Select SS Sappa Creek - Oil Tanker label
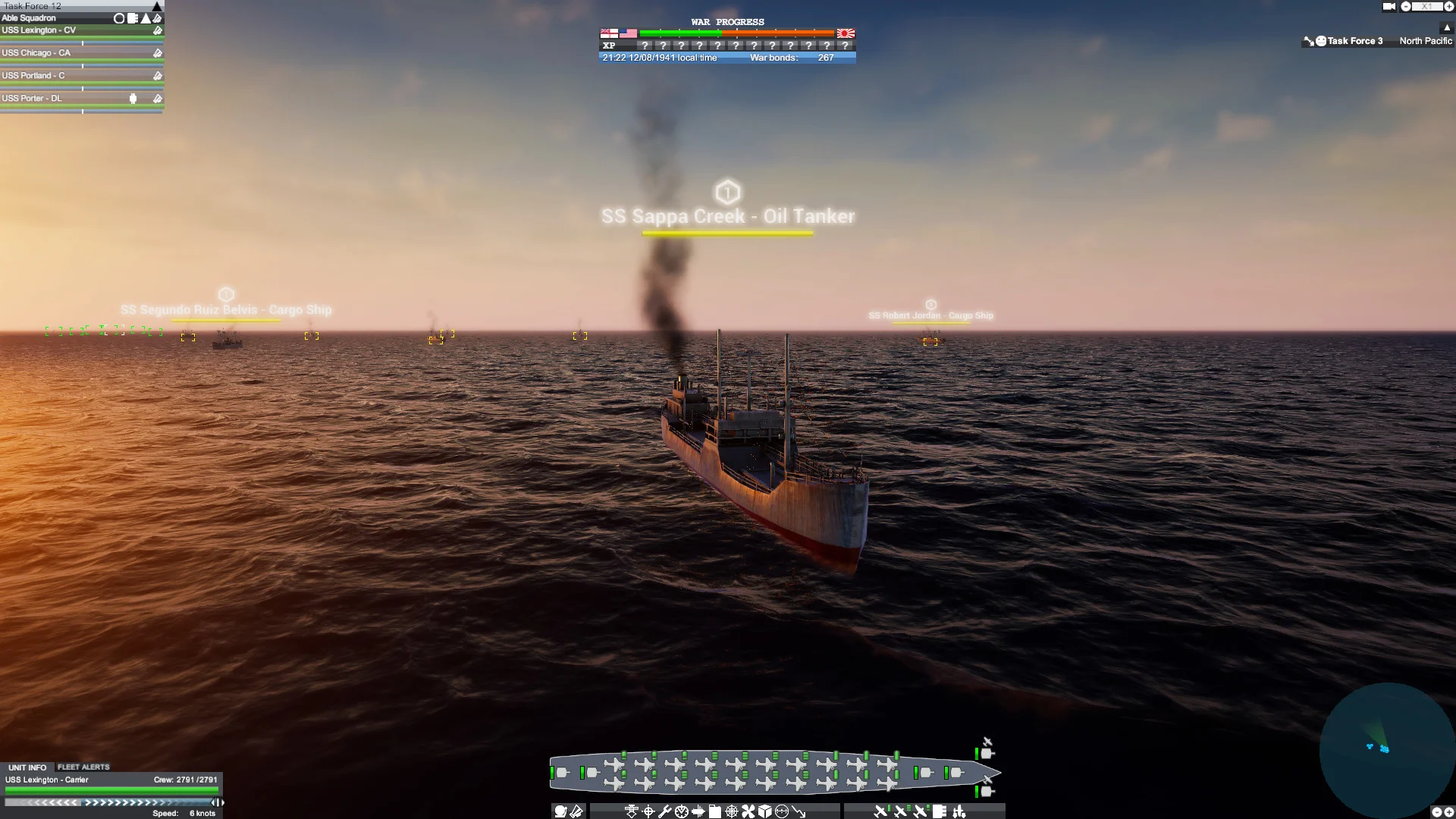This screenshot has height=819, width=1456. click(x=727, y=216)
